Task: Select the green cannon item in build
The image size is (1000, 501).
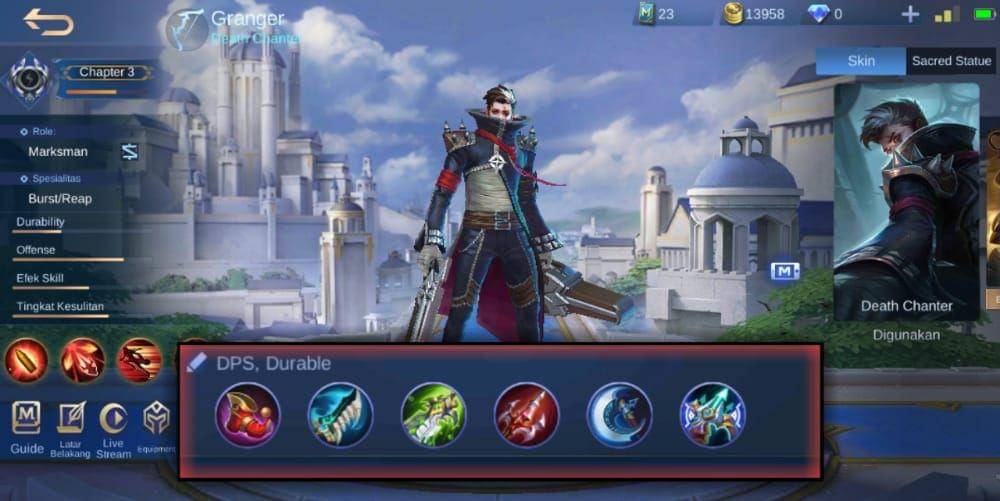Action: point(433,415)
